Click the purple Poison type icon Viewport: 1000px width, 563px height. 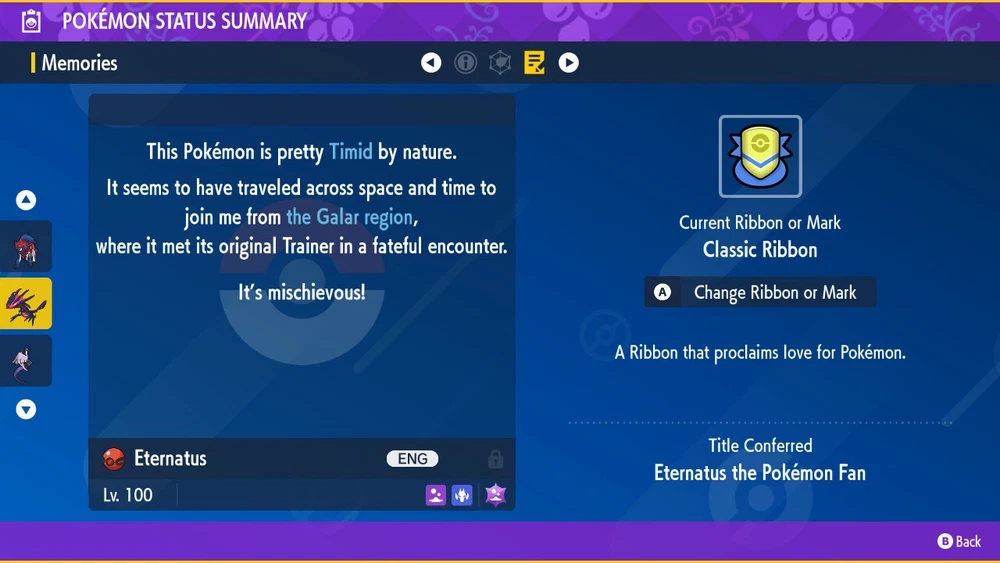click(x=435, y=494)
